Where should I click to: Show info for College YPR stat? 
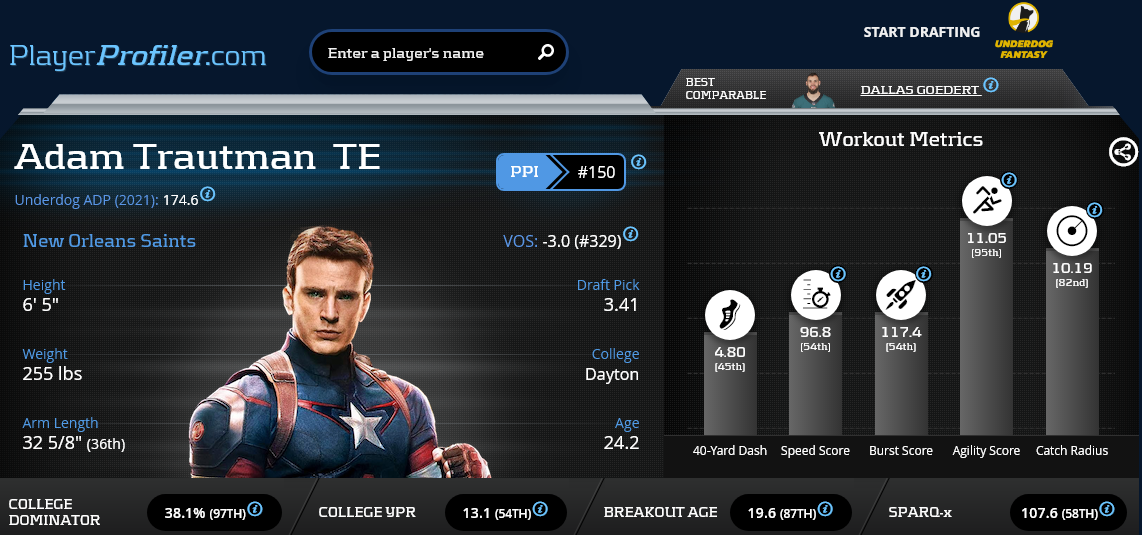click(x=541, y=510)
